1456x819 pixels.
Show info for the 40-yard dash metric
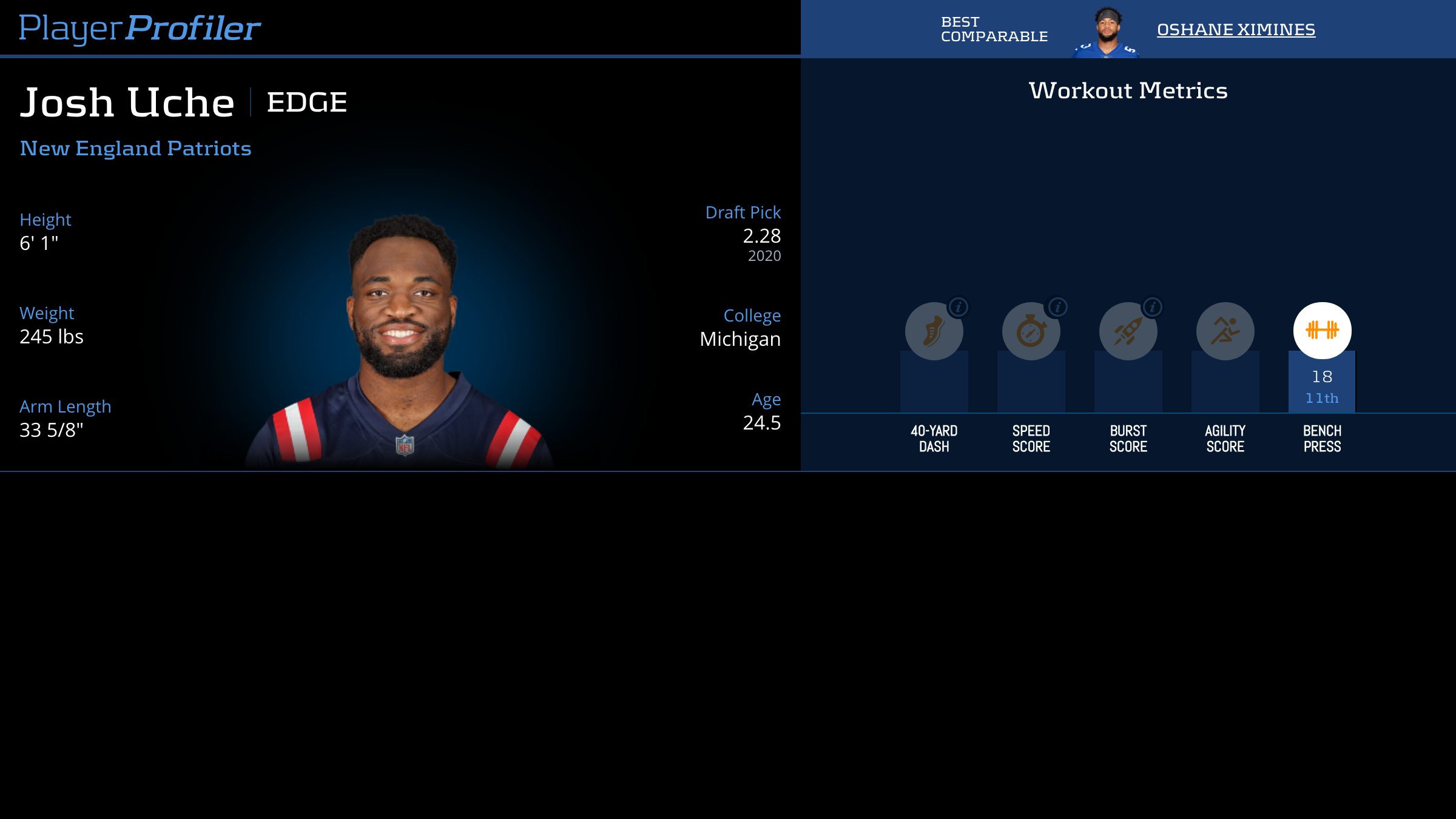tap(959, 308)
